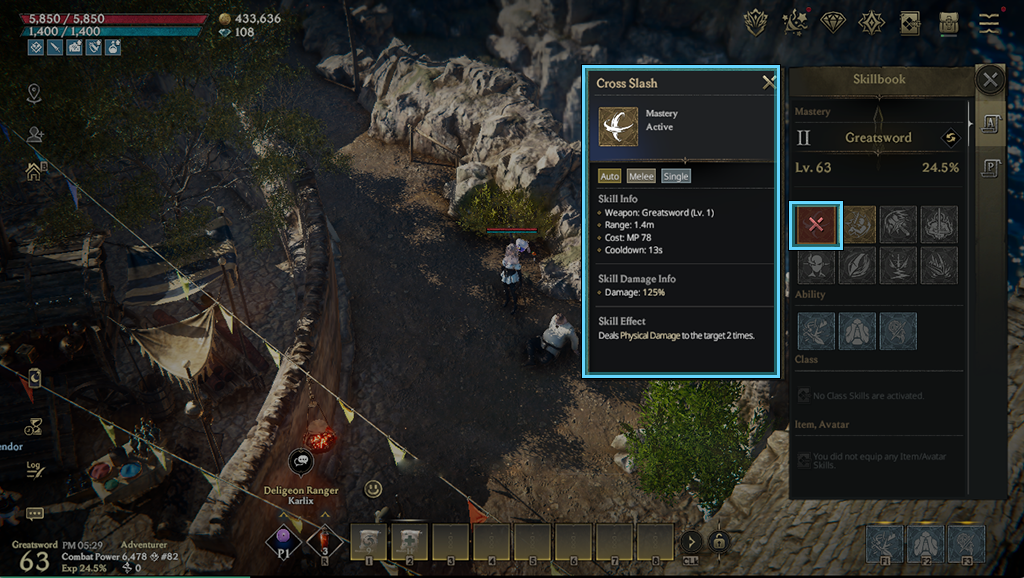This screenshot has height=578, width=1024.
Task: Click the map pin icon
Action: click(x=35, y=94)
